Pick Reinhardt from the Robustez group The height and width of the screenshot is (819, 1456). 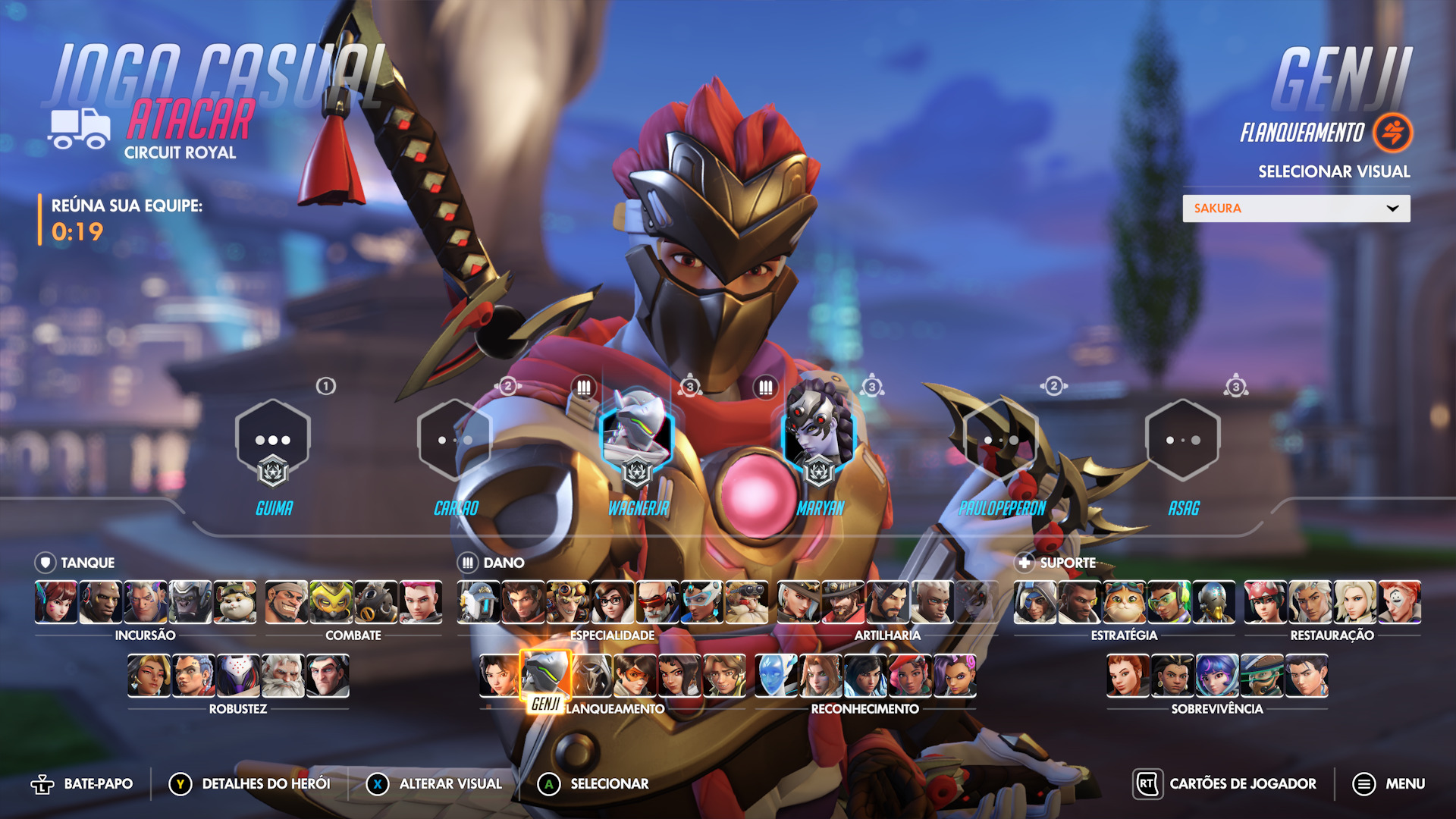tap(283, 676)
